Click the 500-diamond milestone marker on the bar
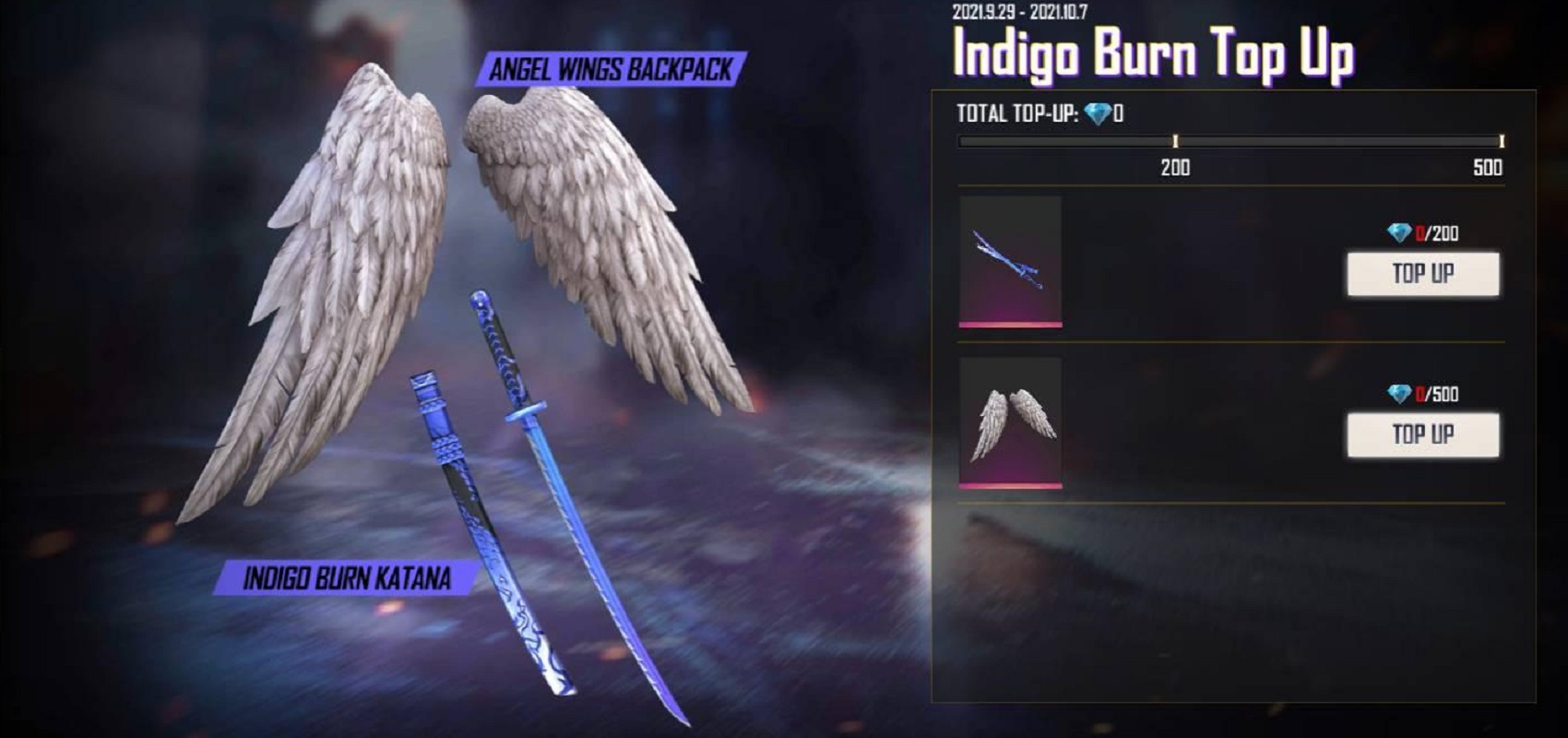Viewport: 1568px width, 738px height. [x=1503, y=141]
